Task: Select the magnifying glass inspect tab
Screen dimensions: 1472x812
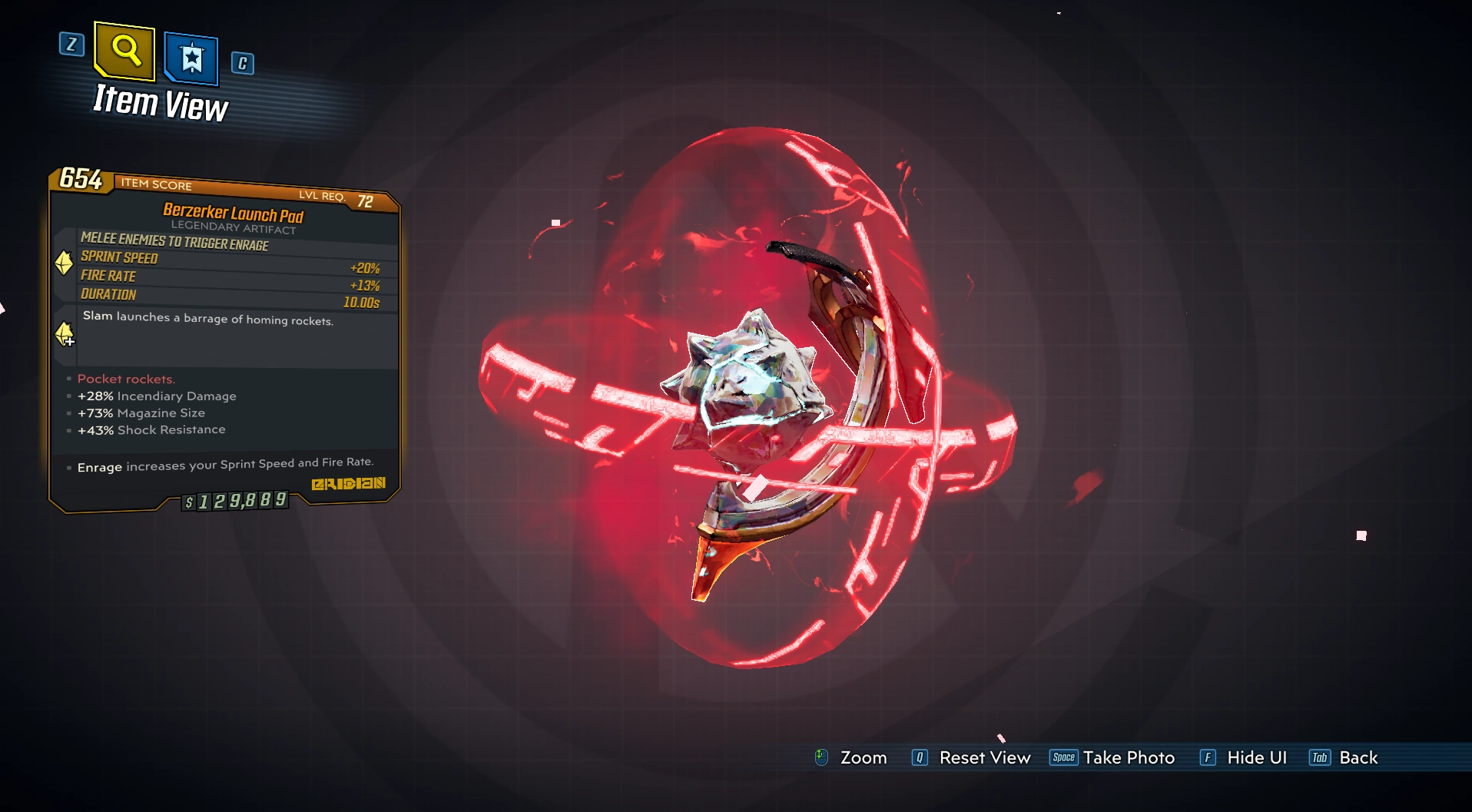Action: (x=124, y=51)
